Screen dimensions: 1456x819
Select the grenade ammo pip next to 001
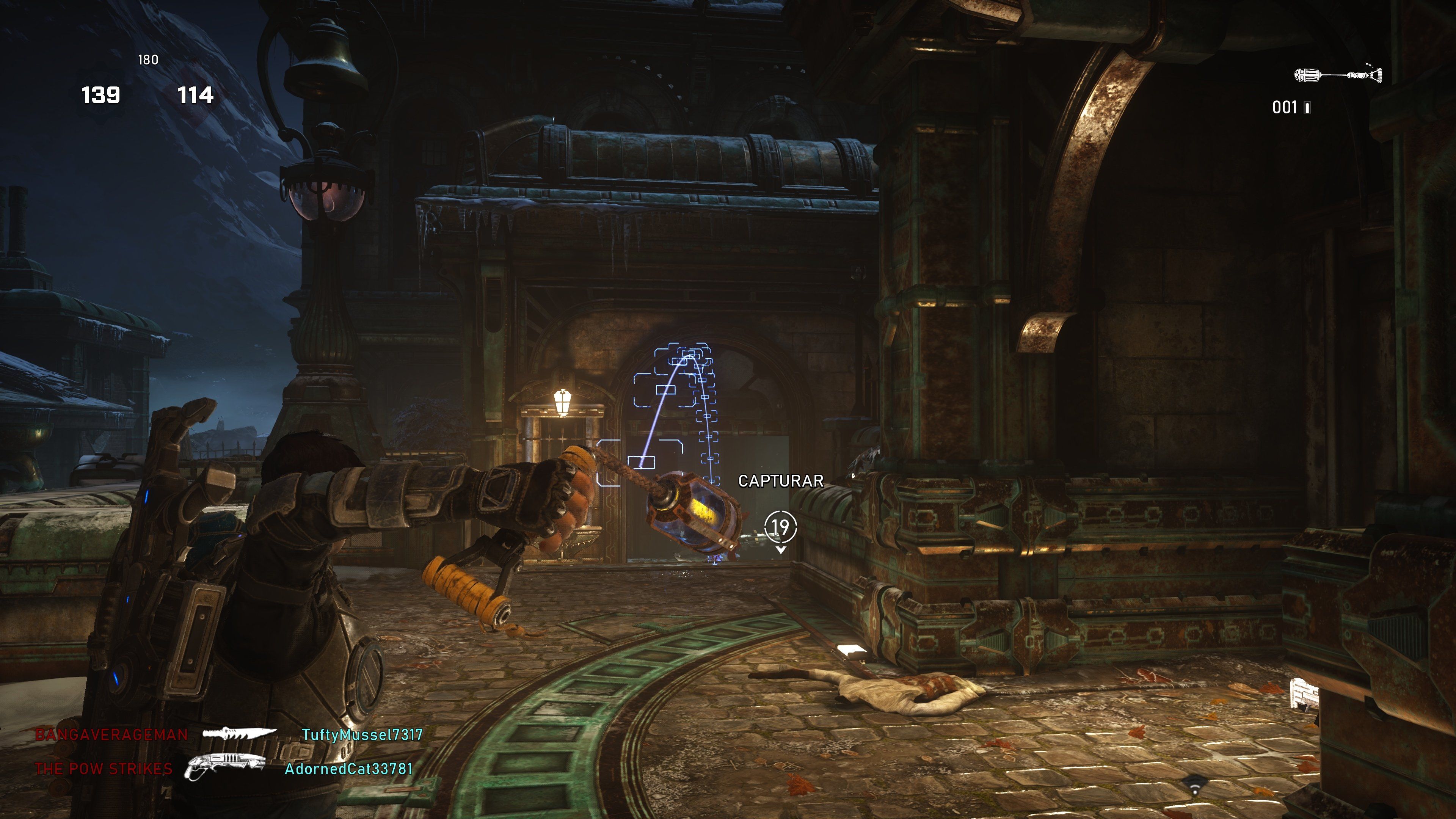click(1307, 108)
